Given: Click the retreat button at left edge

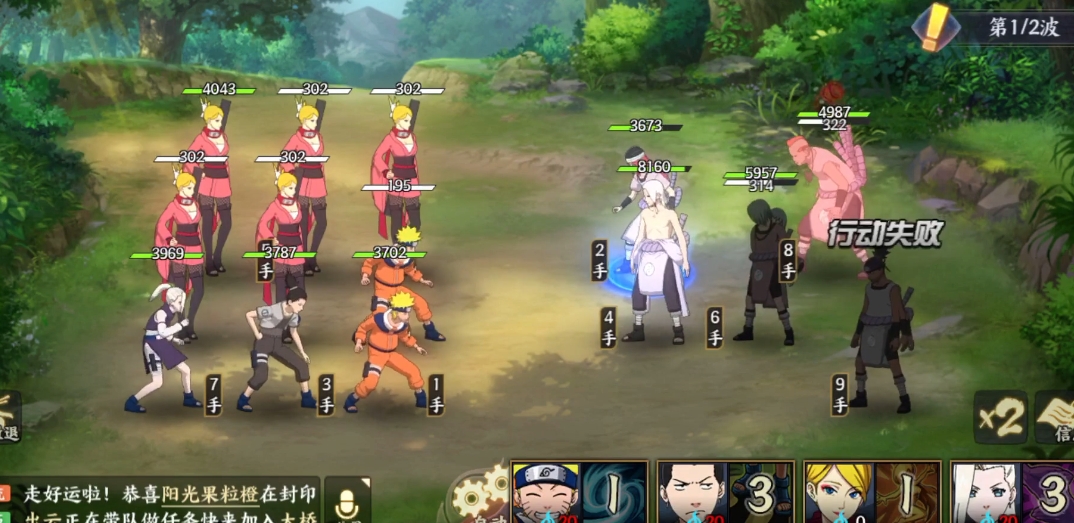Looking at the screenshot, I should tap(9, 417).
